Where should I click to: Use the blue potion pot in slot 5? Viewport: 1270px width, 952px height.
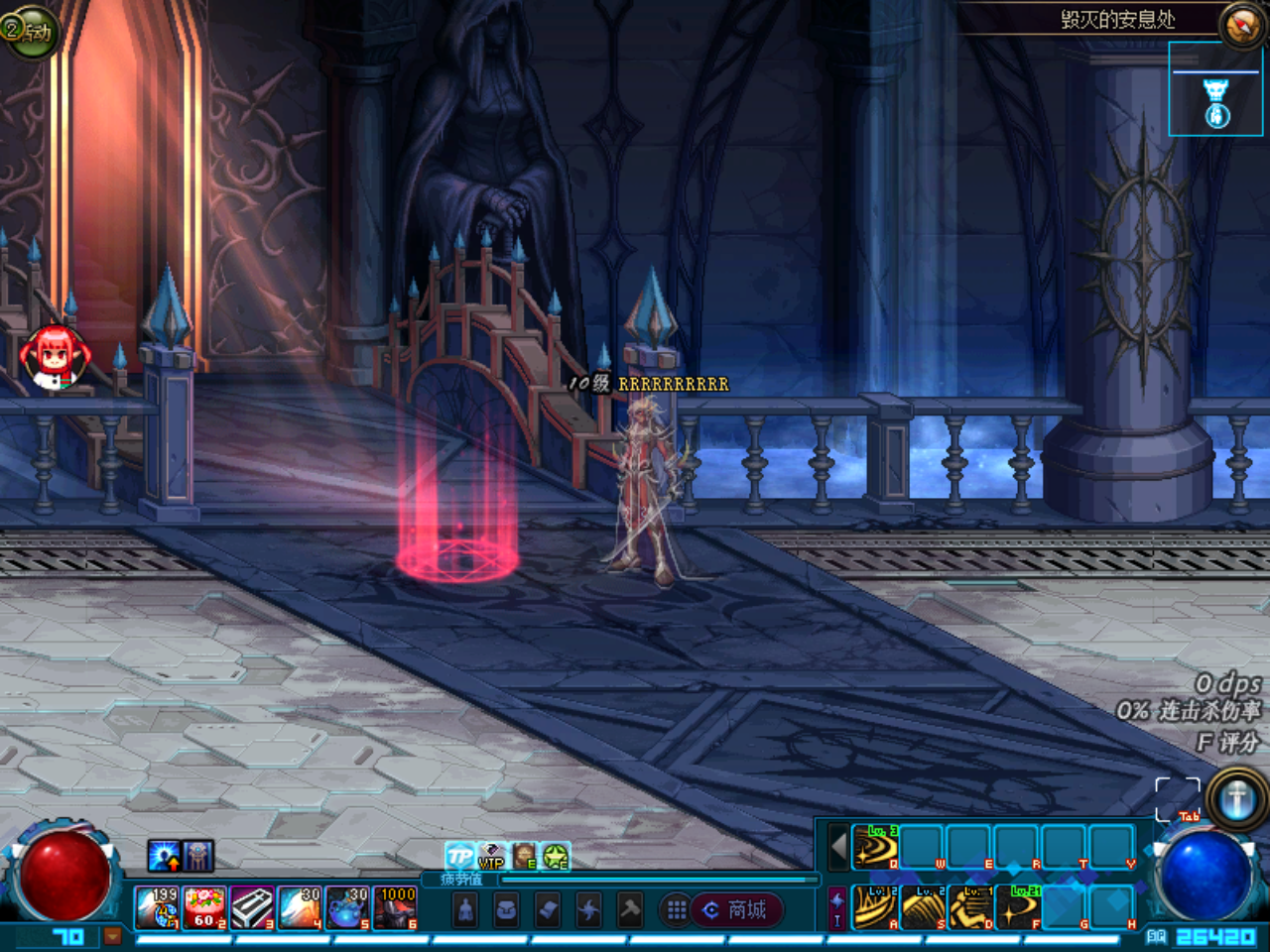point(347,908)
